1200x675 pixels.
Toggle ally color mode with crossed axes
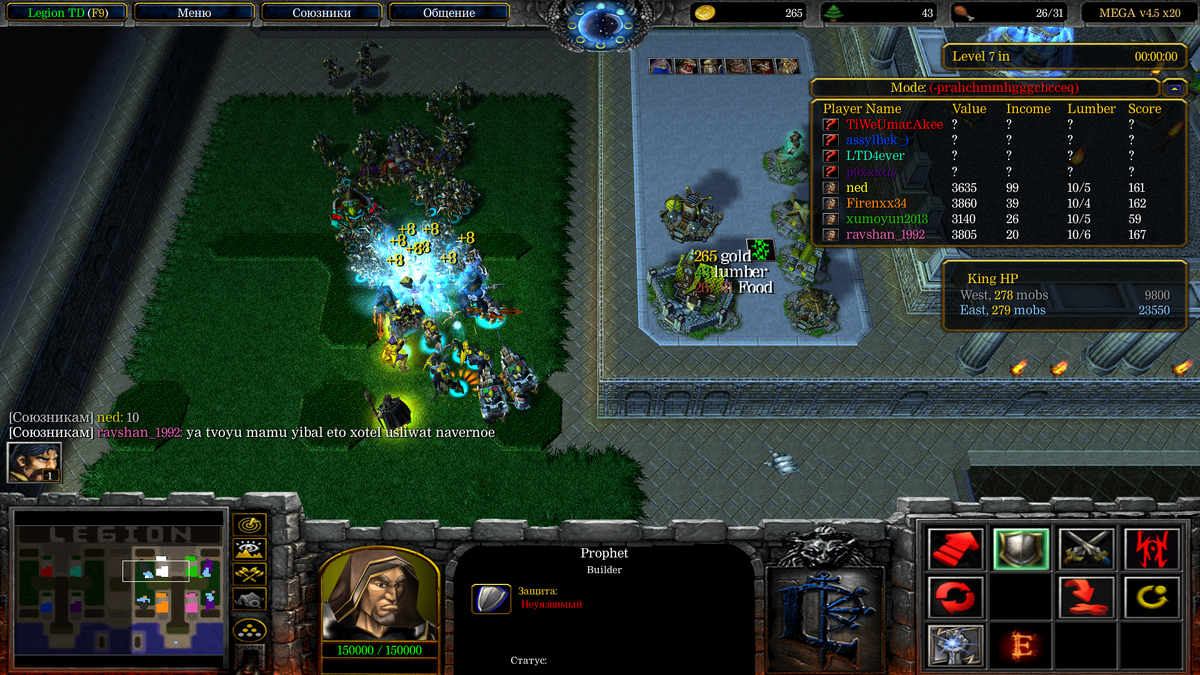pyautogui.click(x=248, y=574)
